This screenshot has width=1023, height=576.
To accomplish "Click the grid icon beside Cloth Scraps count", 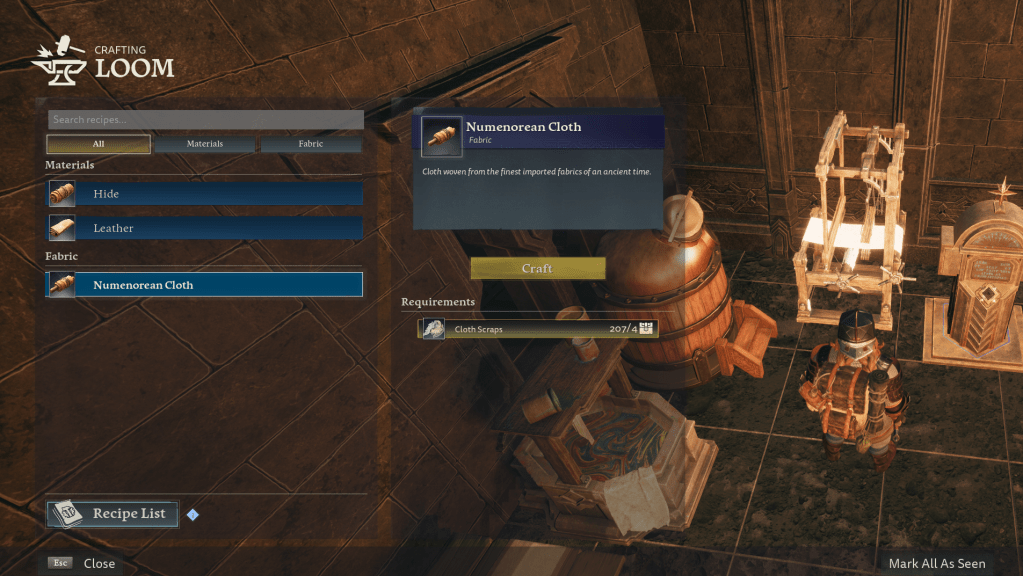I will pos(646,328).
